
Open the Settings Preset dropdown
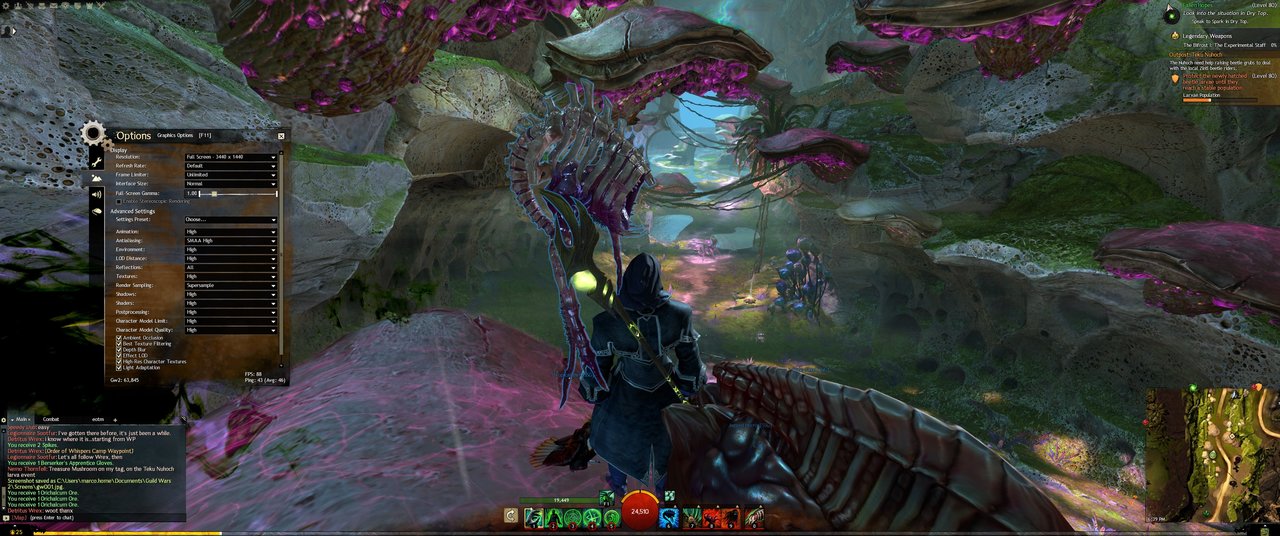click(230, 220)
